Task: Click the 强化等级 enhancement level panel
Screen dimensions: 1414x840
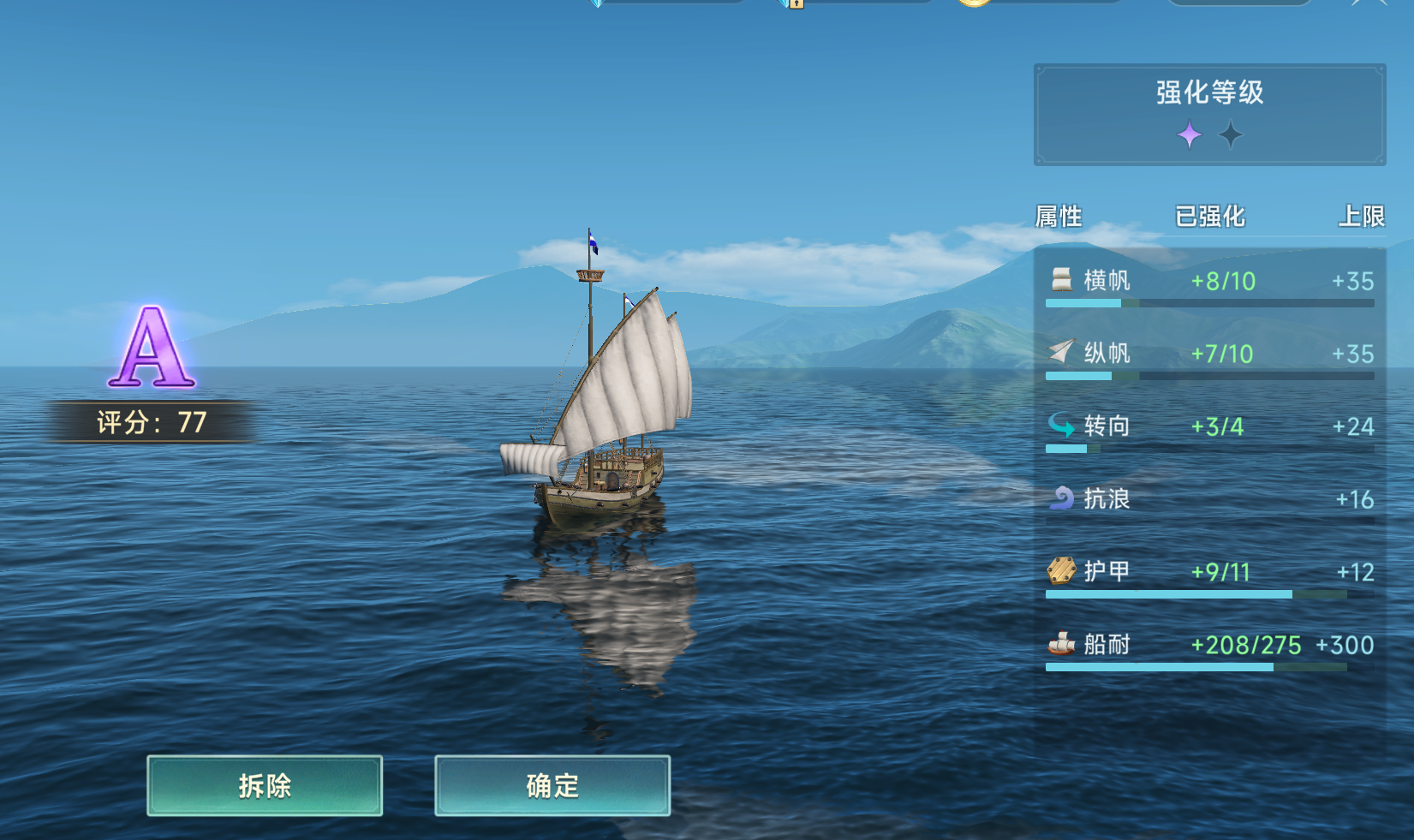Action: click(1209, 115)
